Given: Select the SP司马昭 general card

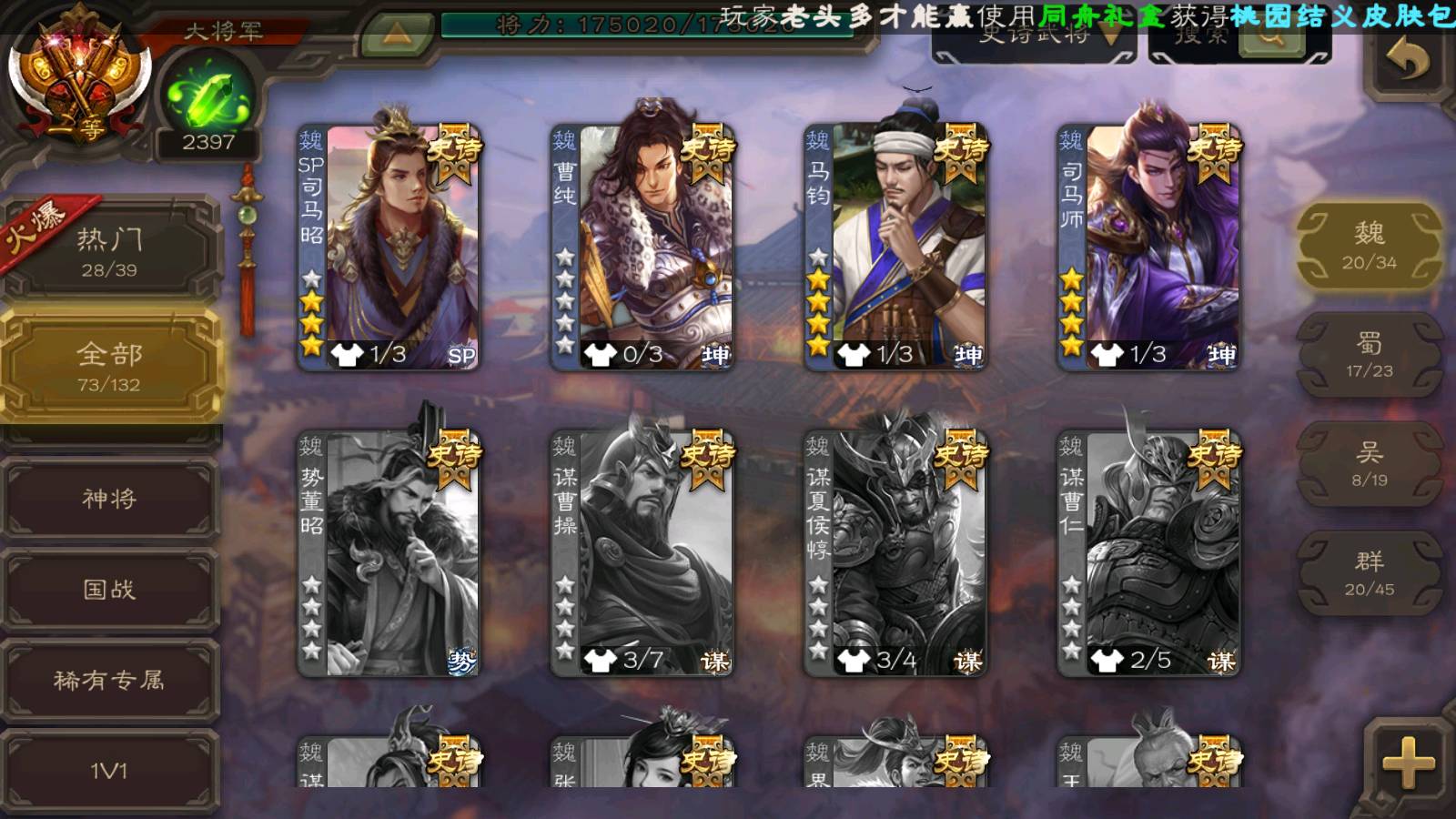Looking at the screenshot, I should [389, 248].
